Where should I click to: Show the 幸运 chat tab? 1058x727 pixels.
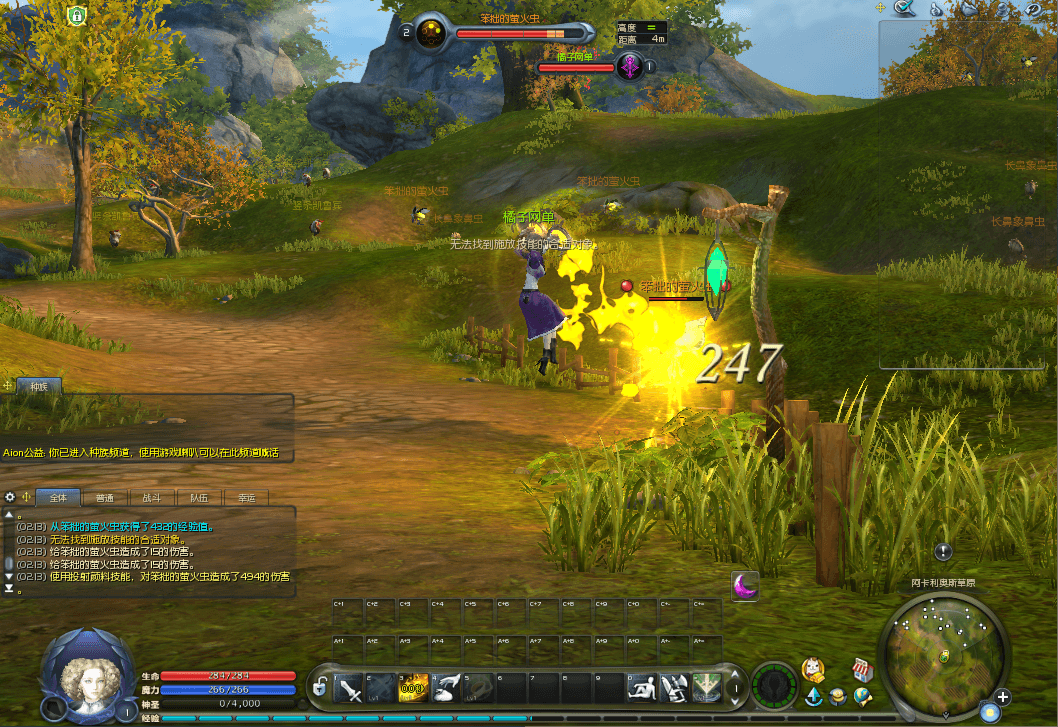pyautogui.click(x=246, y=497)
